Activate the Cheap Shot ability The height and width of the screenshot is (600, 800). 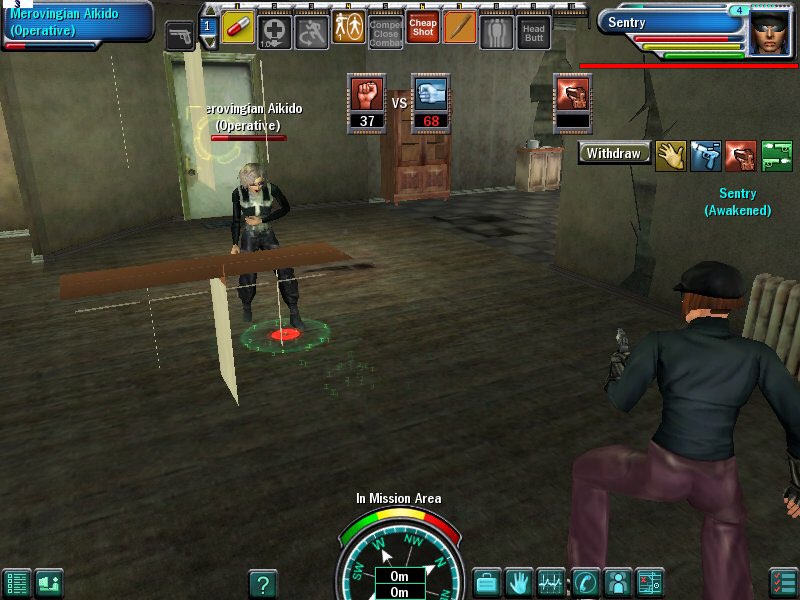coord(423,28)
